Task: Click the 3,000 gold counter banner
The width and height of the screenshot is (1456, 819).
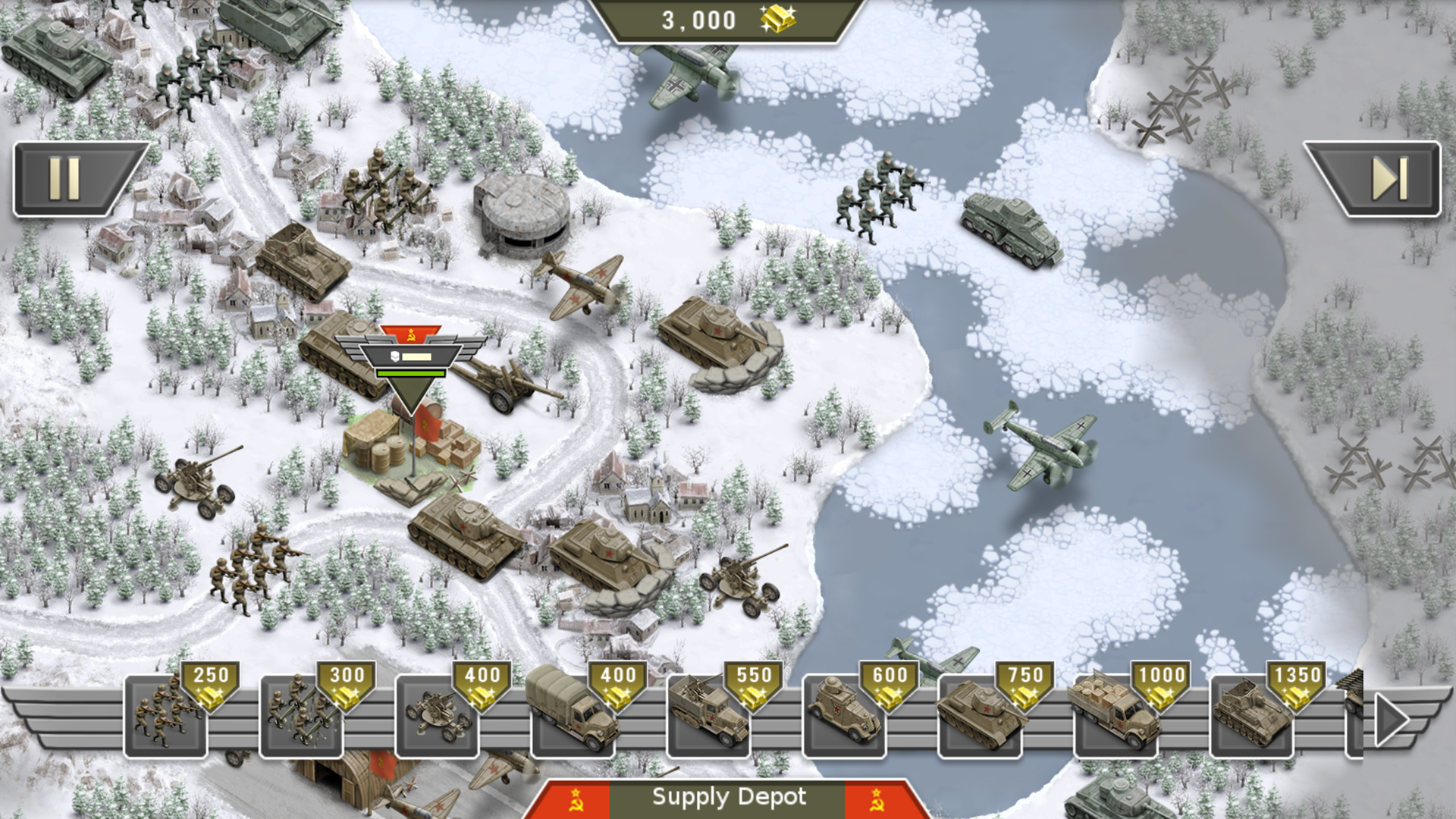Action: click(728, 20)
